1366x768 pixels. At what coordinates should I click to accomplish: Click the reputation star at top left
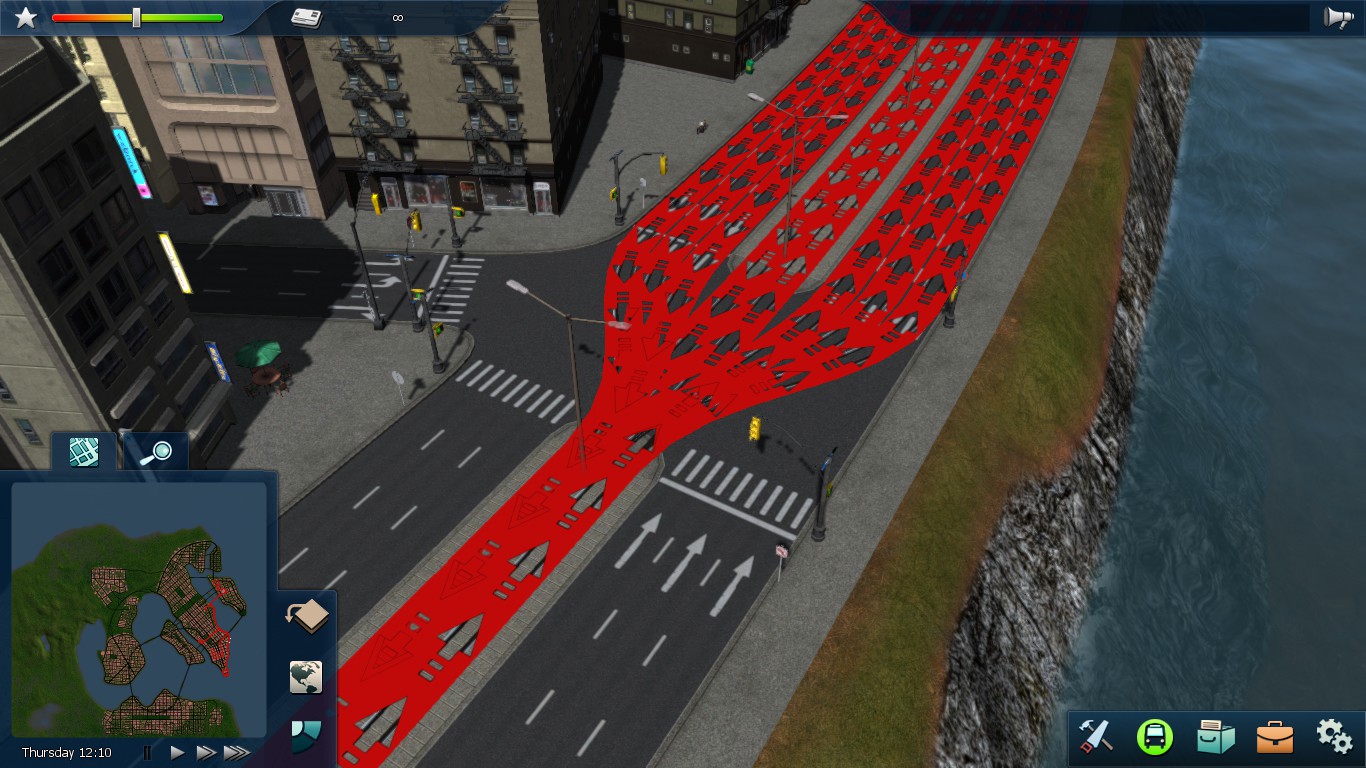25,16
